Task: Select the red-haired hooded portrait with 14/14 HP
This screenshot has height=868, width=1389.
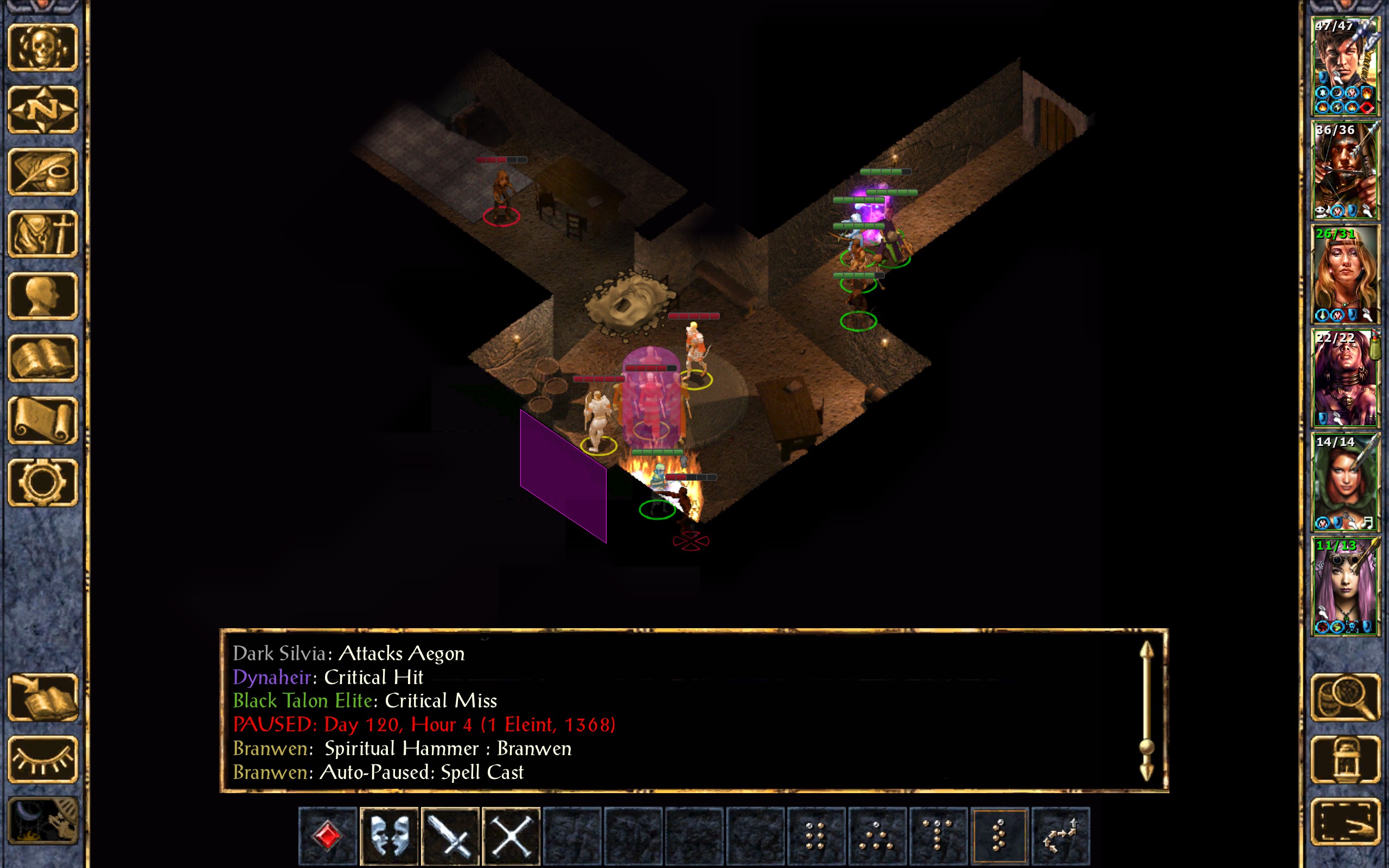Action: [x=1345, y=482]
